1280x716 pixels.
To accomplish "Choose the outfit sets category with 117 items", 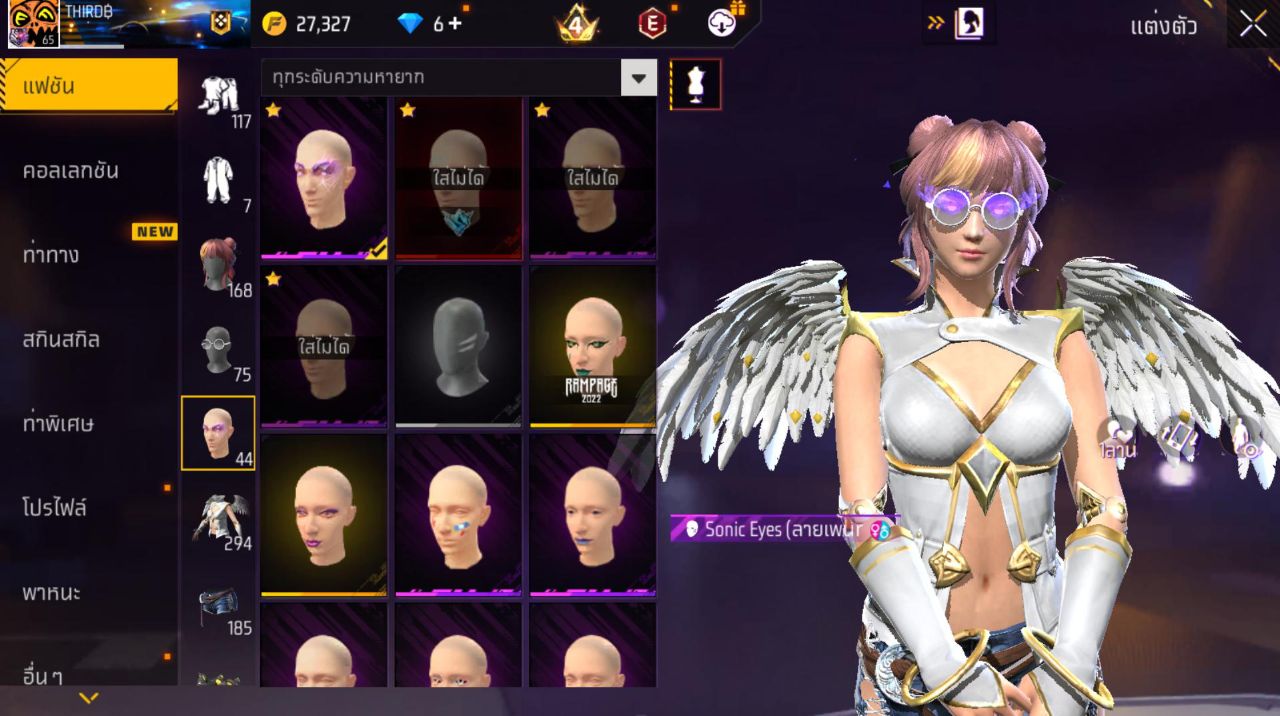I will pyautogui.click(x=218, y=102).
